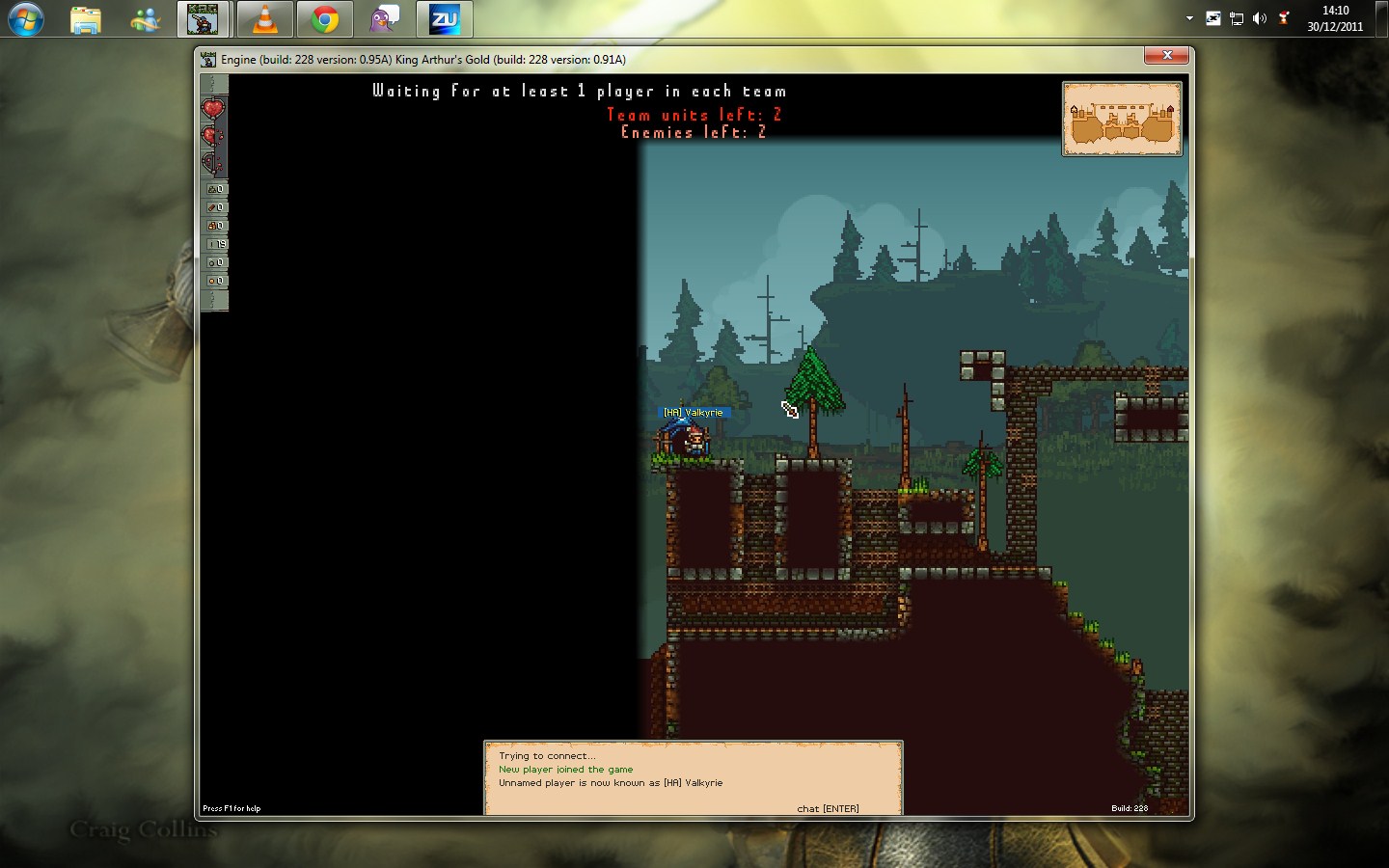Screen dimensions: 1389x868
Task: Switch to Chrome in the taskbar
Action: click(325, 19)
